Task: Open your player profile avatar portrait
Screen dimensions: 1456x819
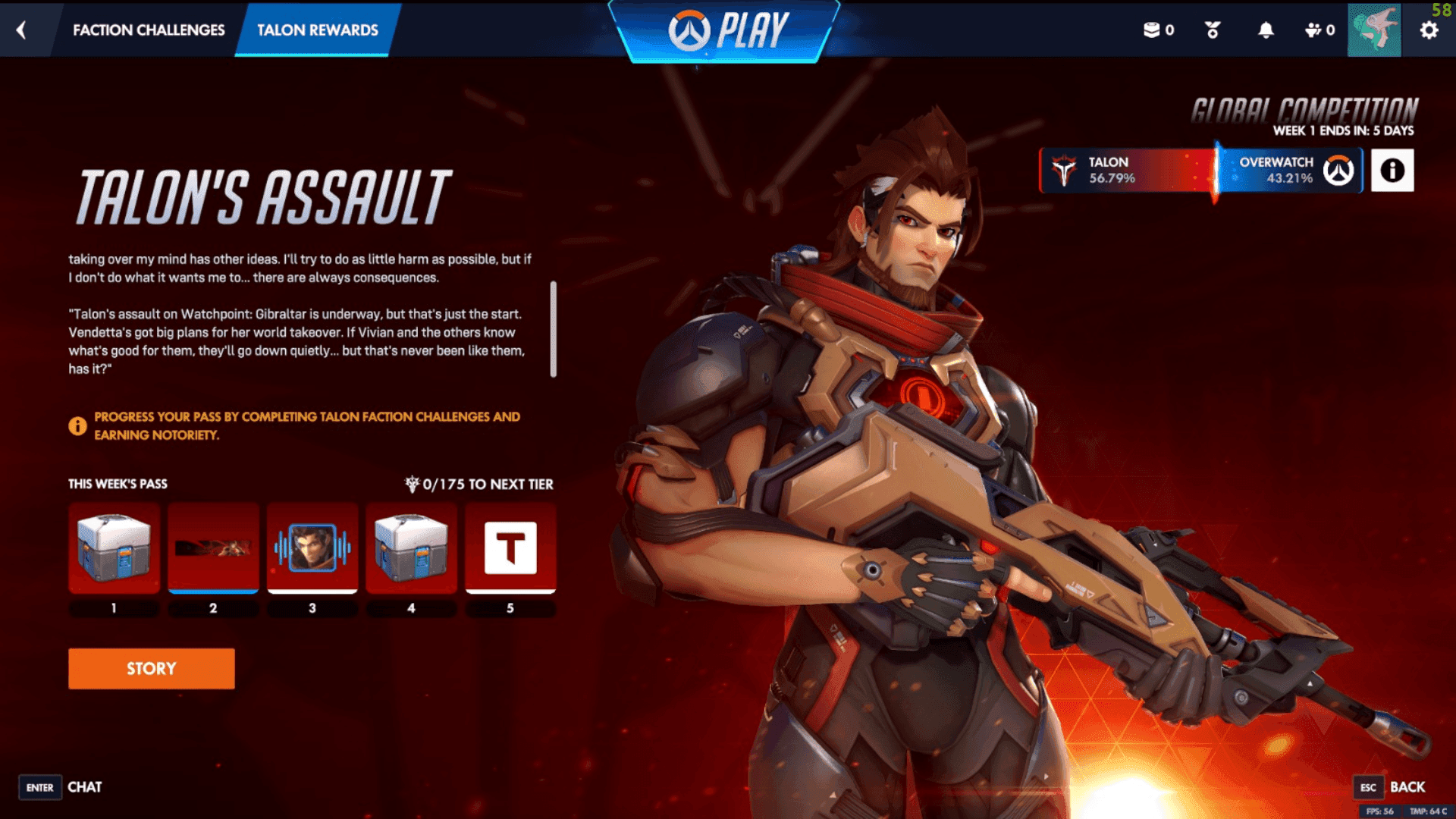Action: coord(1375,31)
